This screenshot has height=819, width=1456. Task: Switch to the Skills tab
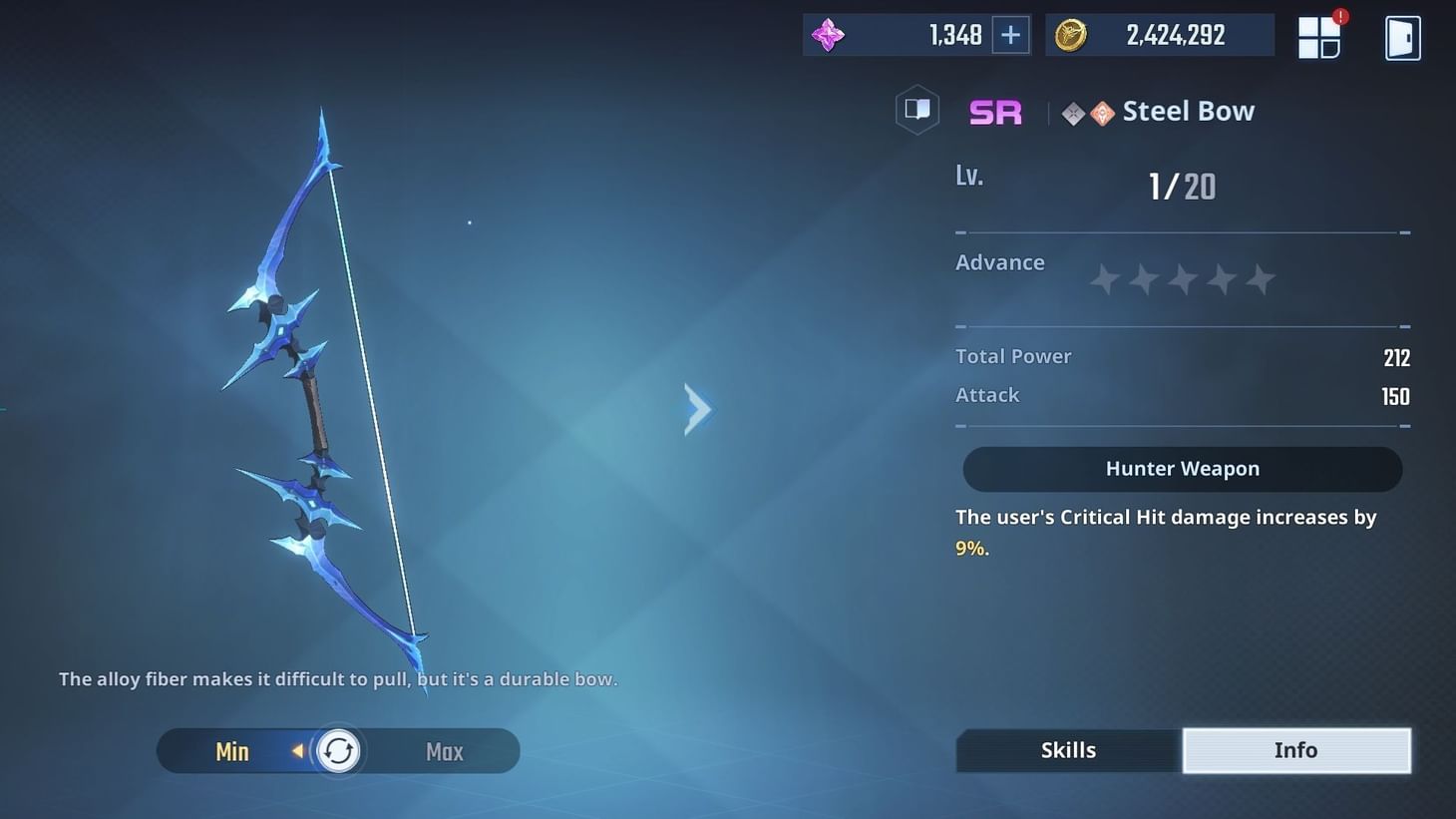click(1068, 749)
